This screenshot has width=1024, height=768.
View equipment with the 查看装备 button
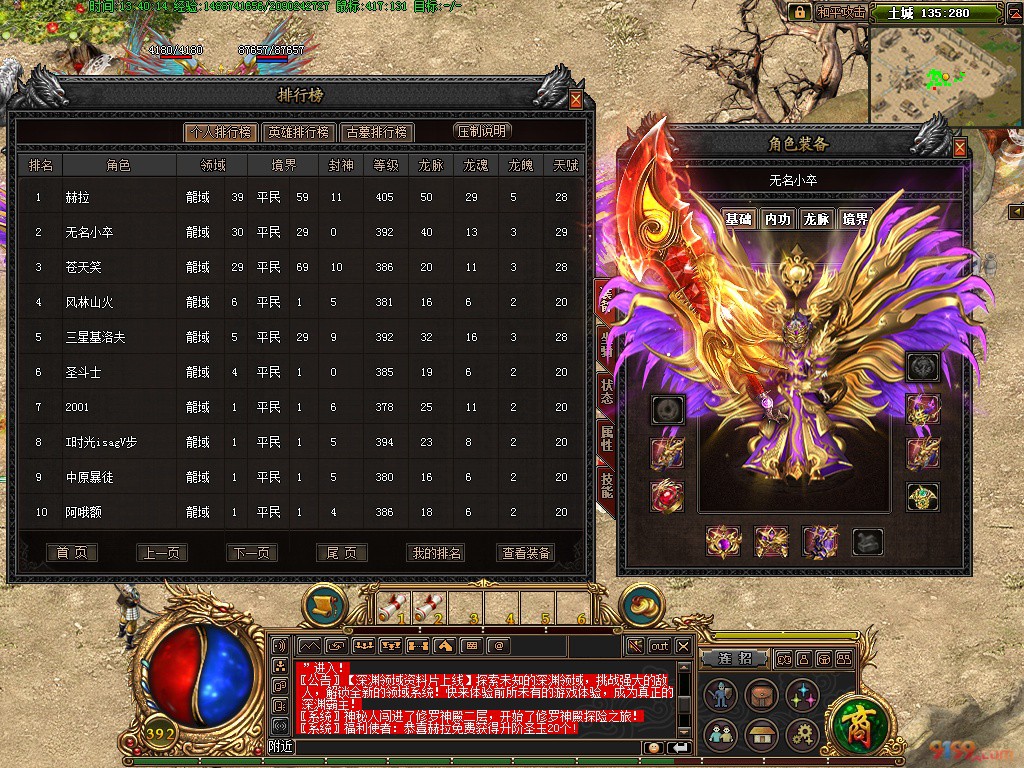click(526, 553)
